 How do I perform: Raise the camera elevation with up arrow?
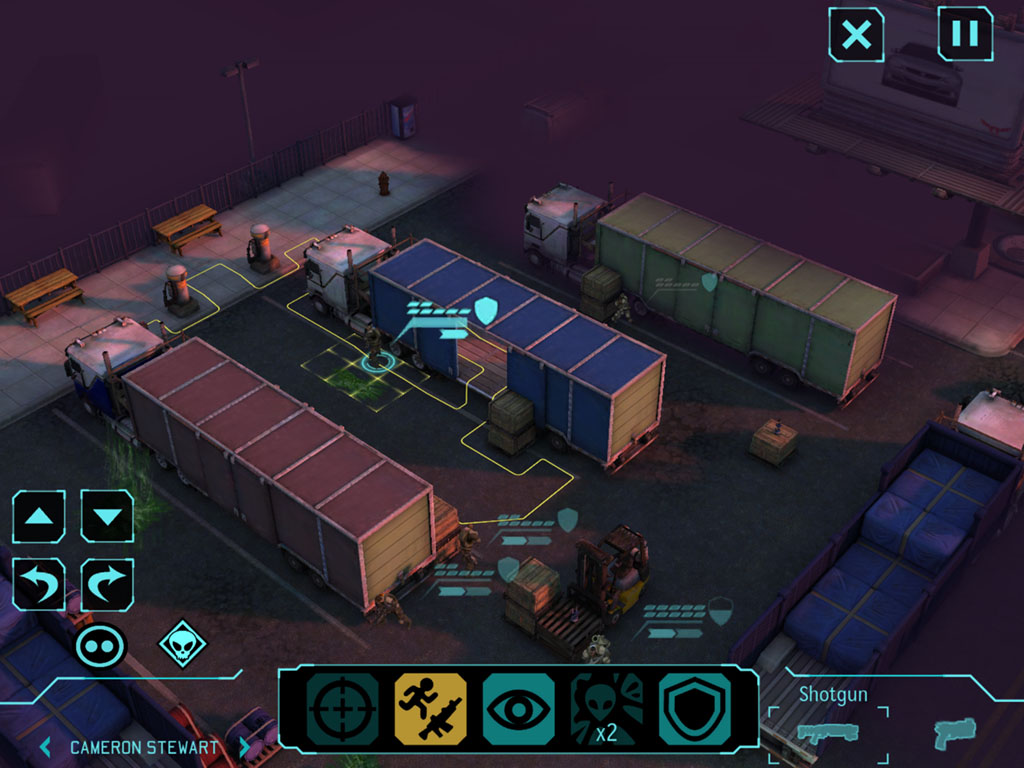(x=39, y=517)
